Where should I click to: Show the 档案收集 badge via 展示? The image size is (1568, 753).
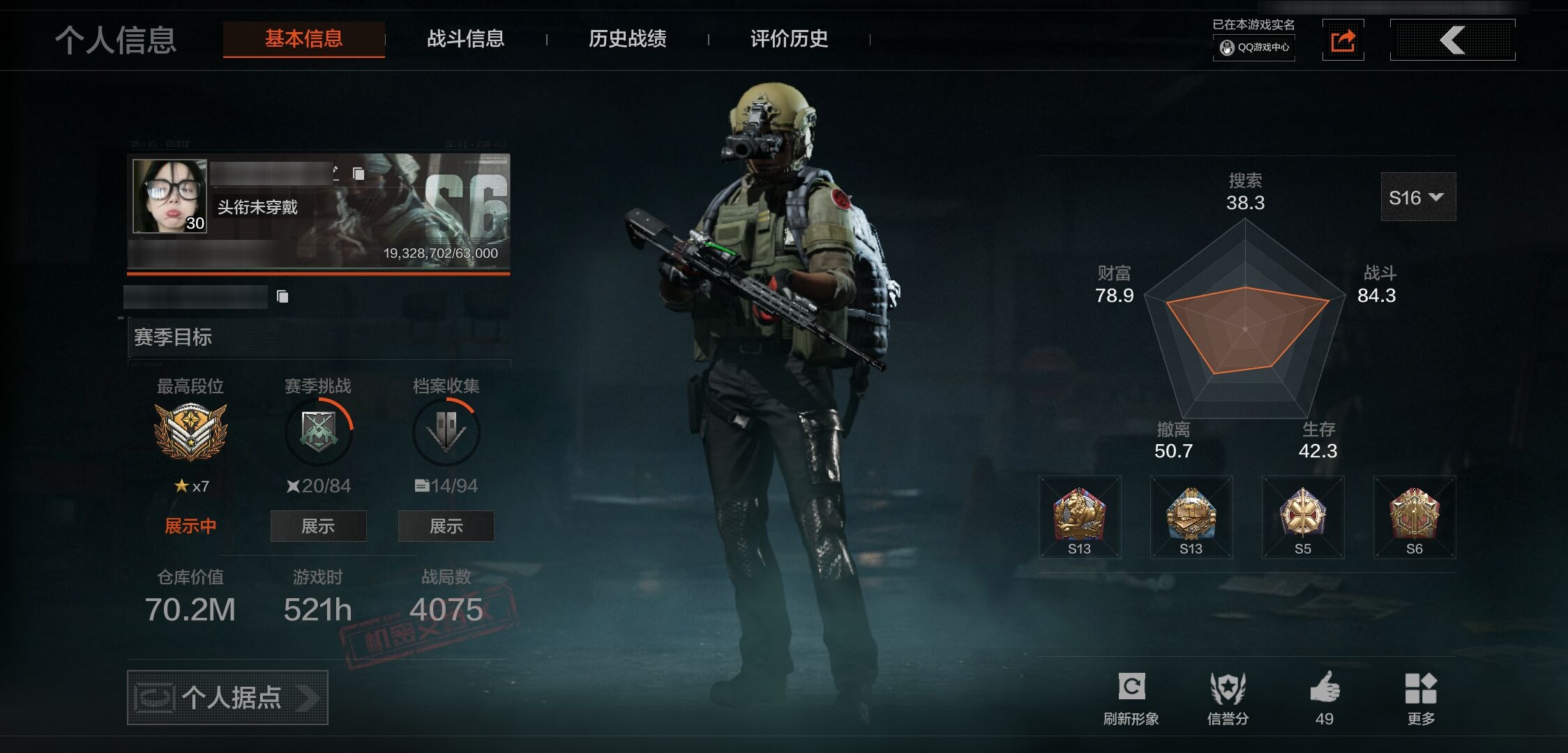(x=446, y=526)
